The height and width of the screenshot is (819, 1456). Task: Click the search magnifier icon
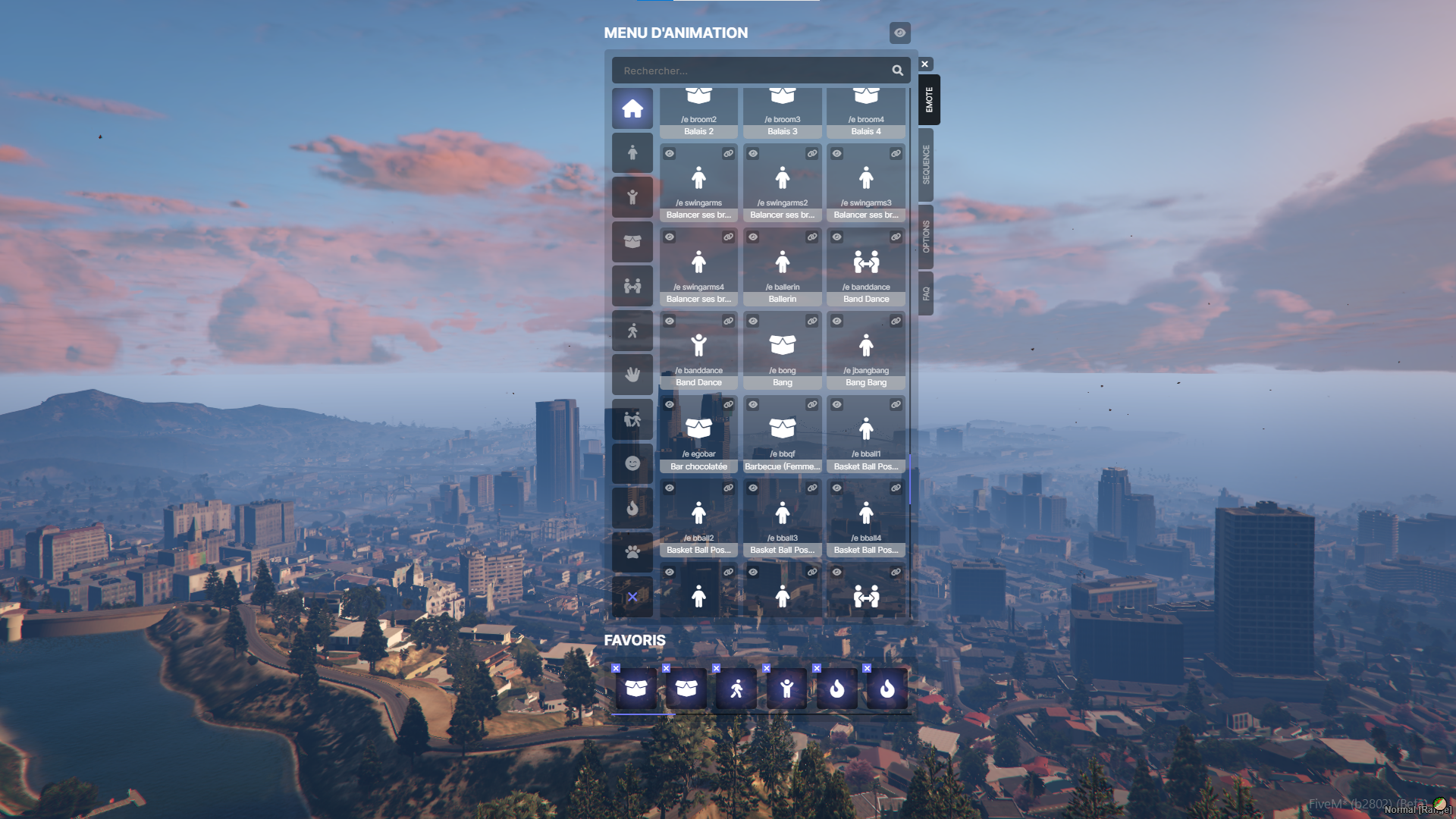897,70
